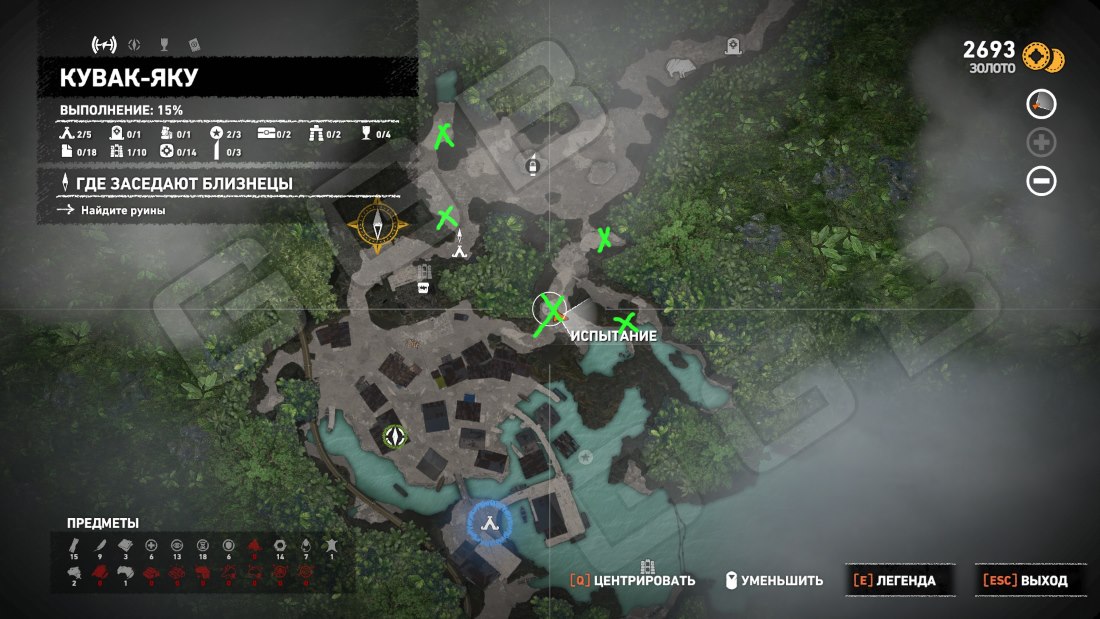Click the crypt tombstone marker
The image size is (1100, 619).
pos(735,46)
